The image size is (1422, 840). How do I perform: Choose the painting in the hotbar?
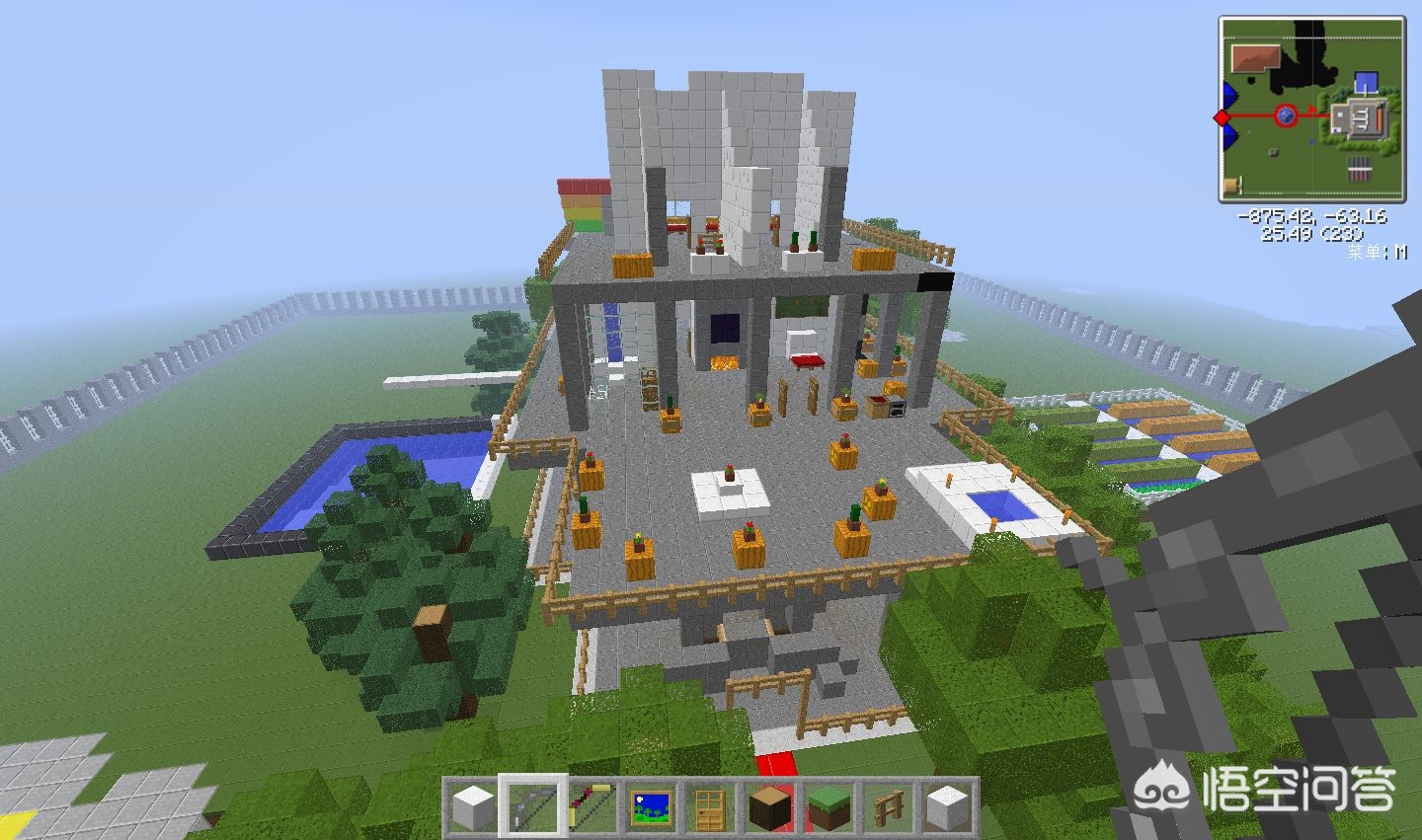652,807
